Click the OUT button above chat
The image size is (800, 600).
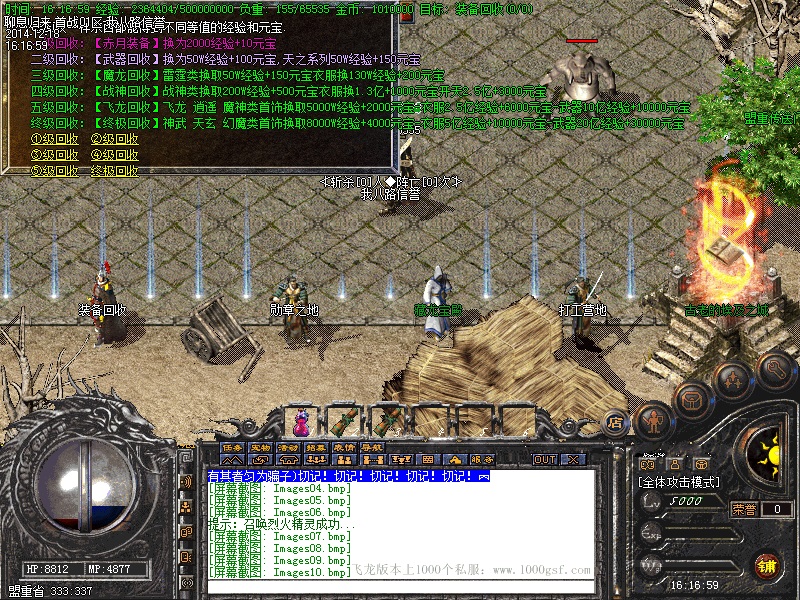(x=545, y=459)
